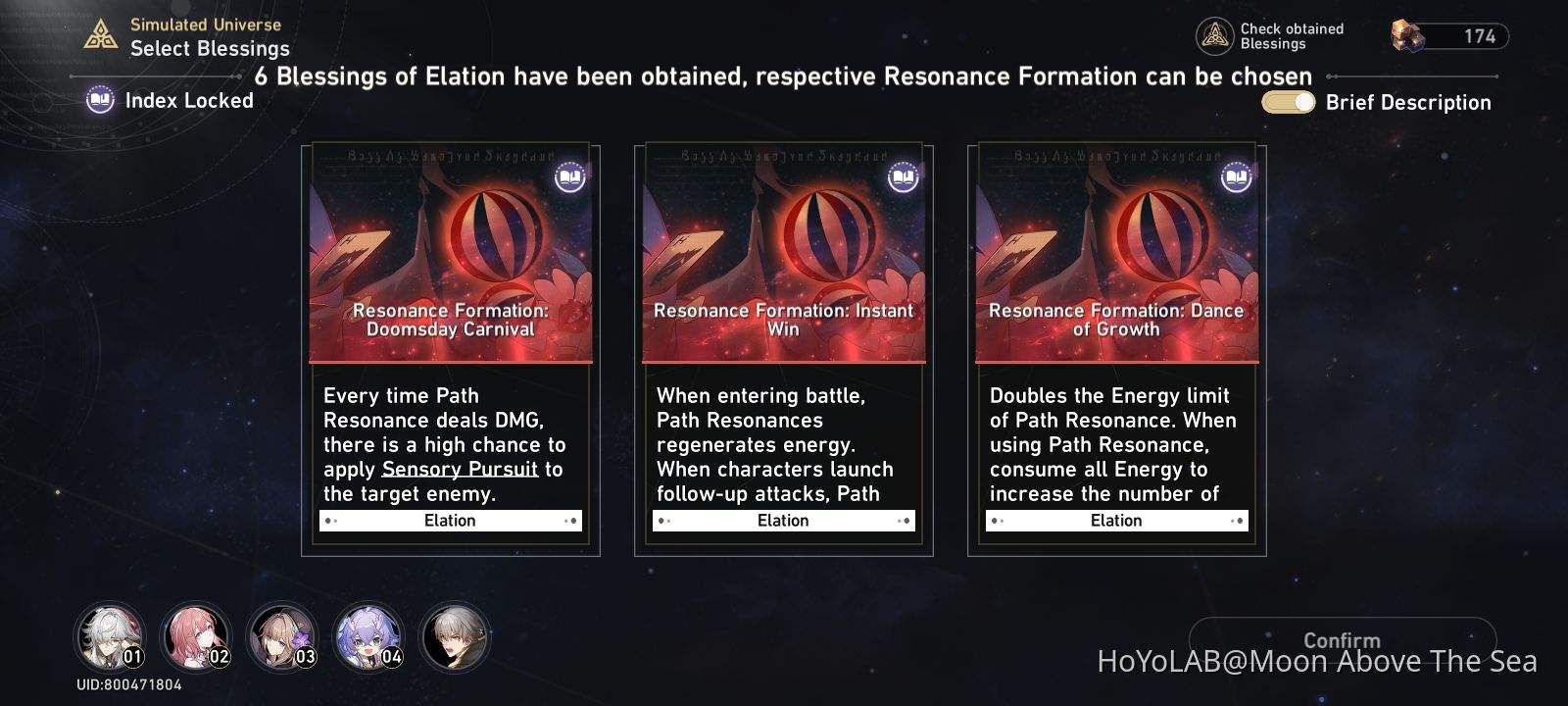
Task: Expand the Elation label on Instant Win card
Action: 782,520
